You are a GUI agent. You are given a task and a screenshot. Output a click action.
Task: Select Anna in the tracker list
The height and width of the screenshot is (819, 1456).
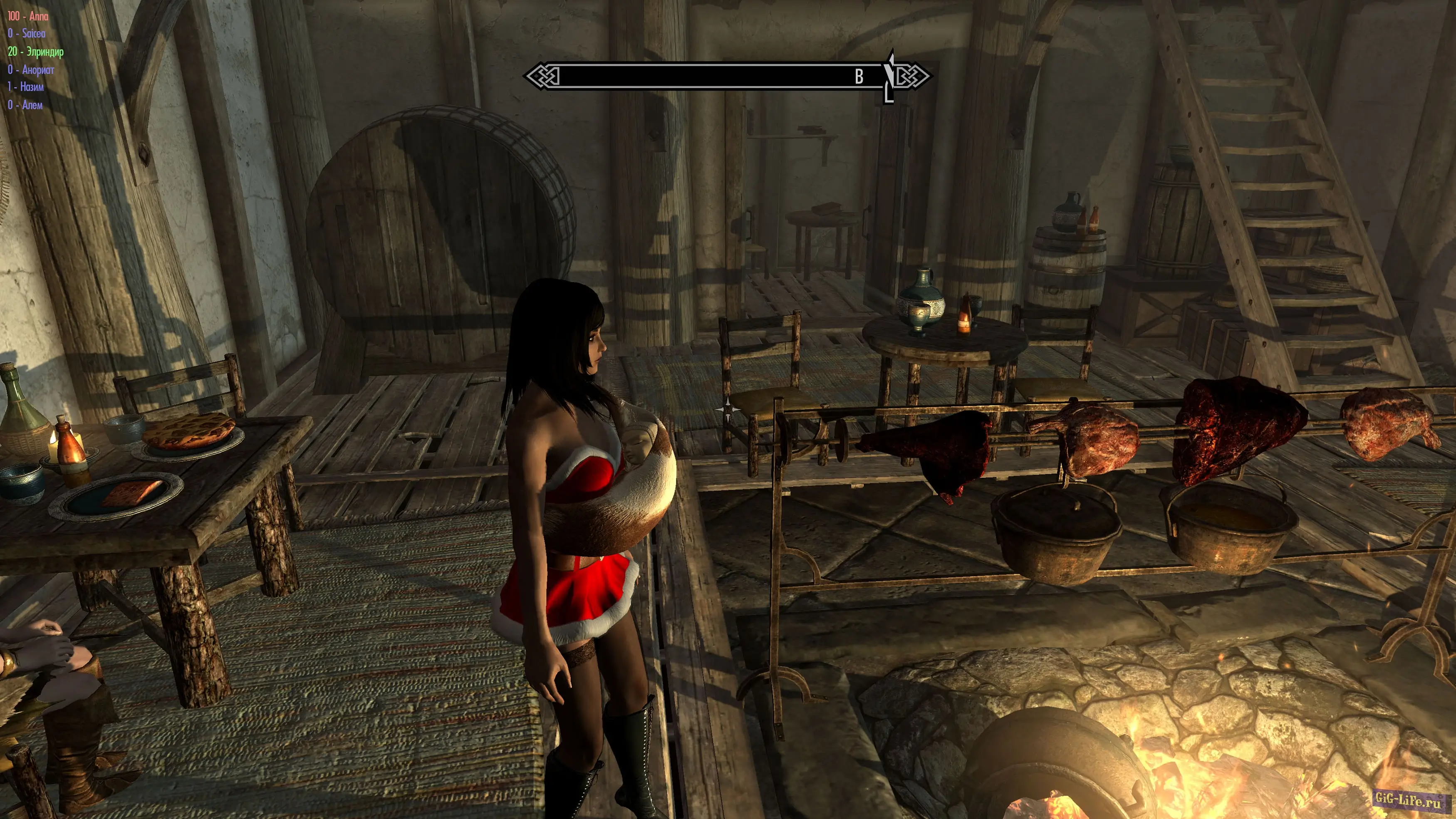click(28, 16)
